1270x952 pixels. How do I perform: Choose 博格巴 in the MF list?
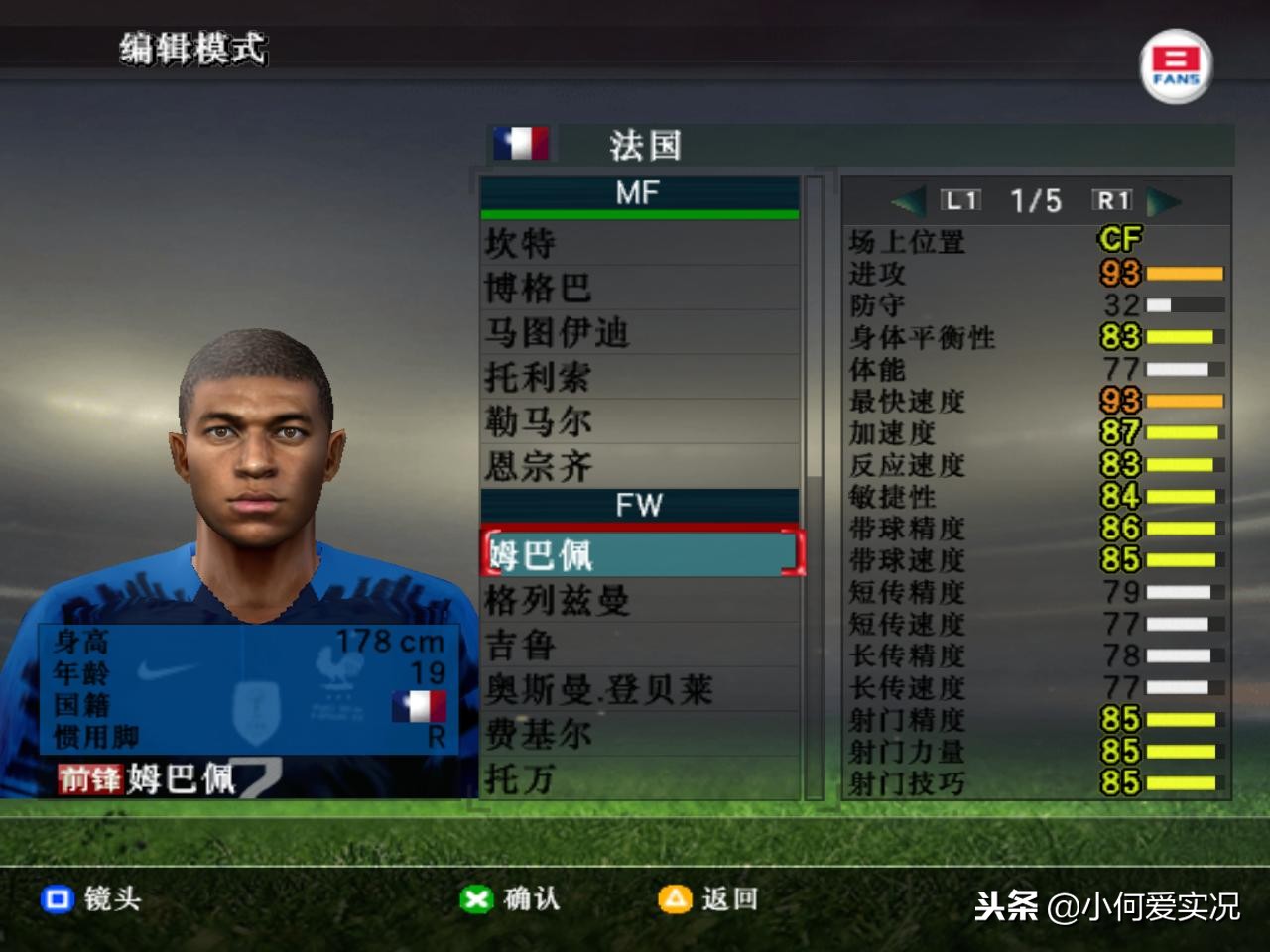pos(639,288)
